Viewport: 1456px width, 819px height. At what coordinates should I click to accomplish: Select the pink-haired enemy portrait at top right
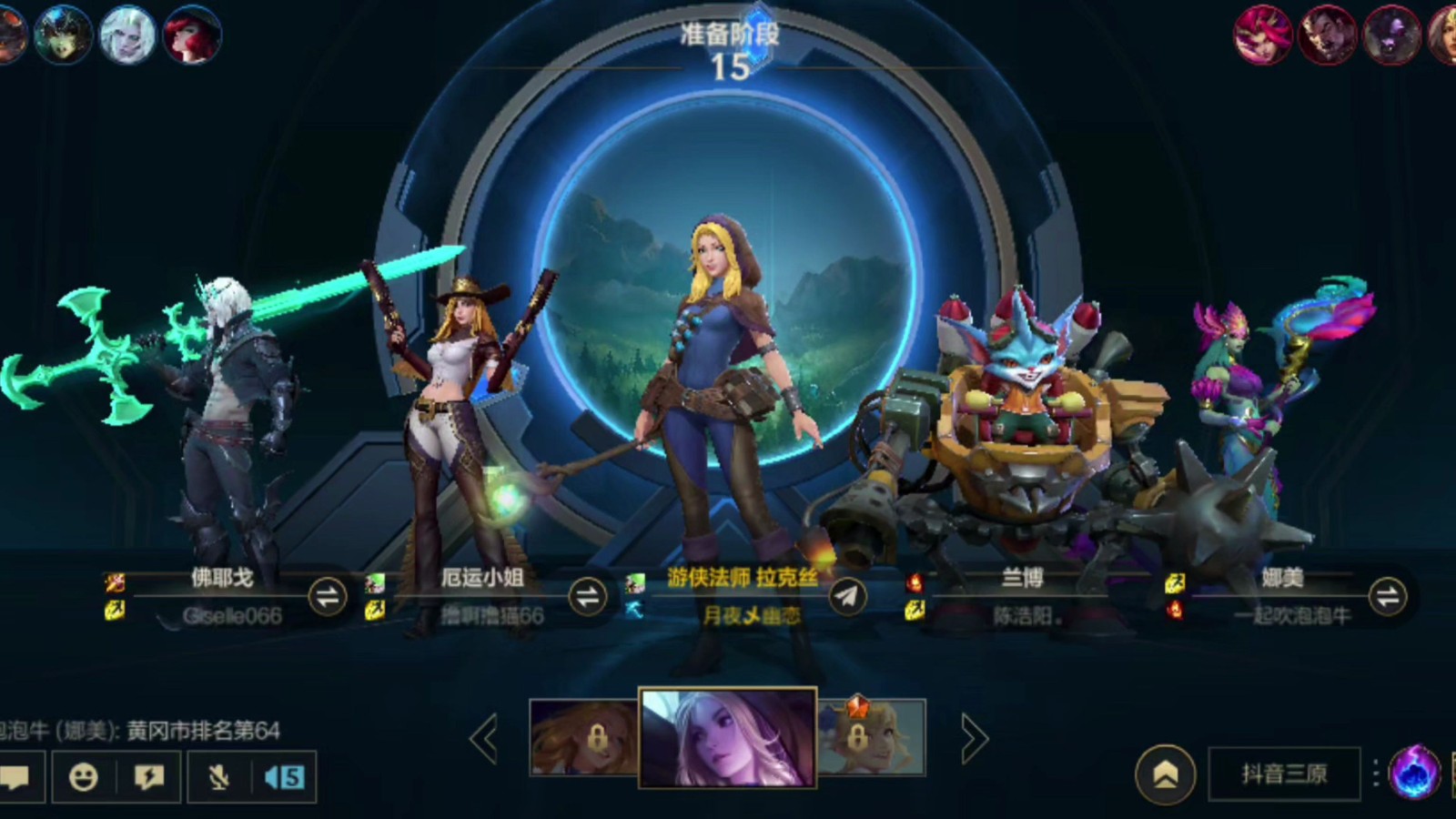pos(1262,35)
